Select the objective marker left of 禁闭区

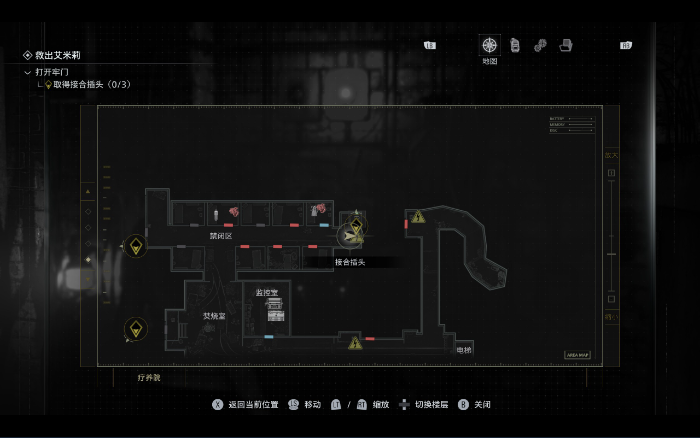[136, 245]
